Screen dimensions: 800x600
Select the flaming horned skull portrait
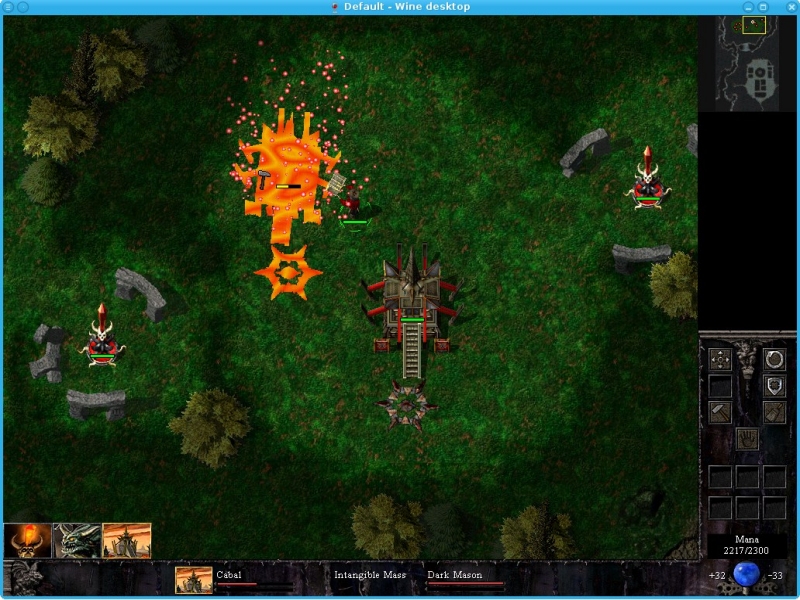(27, 541)
